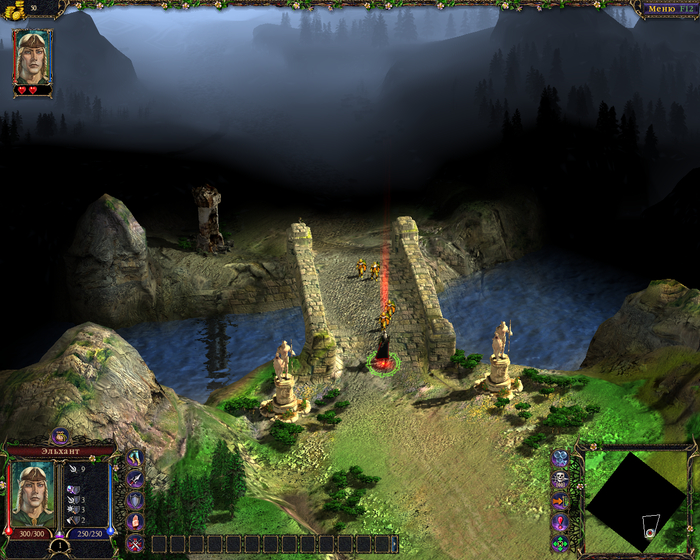Image resolution: width=700 pixels, height=560 pixels.
Task: Click the crossed swords red command icon
Action: coord(136,543)
